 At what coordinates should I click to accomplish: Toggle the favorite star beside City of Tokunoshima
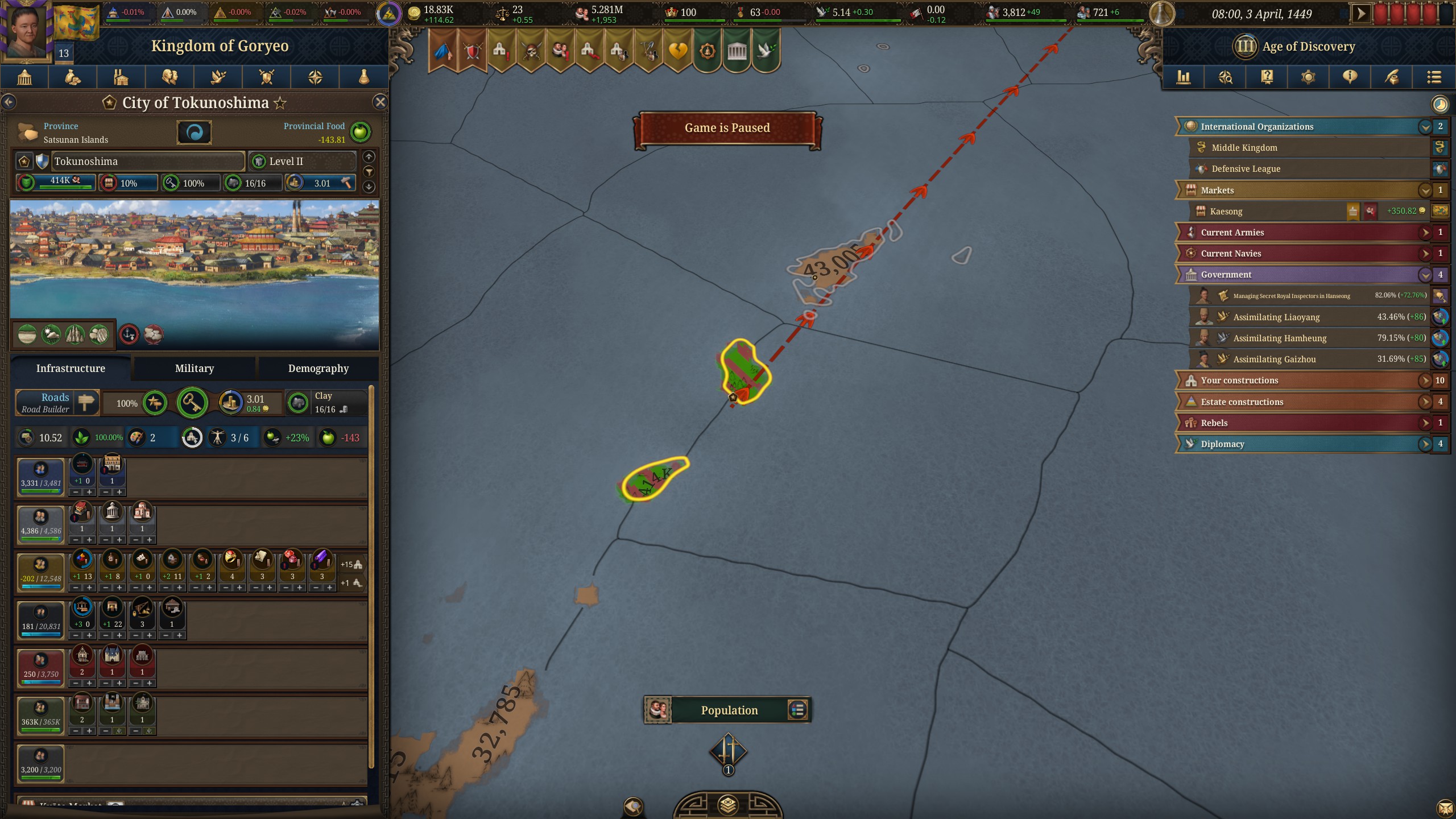click(x=279, y=103)
